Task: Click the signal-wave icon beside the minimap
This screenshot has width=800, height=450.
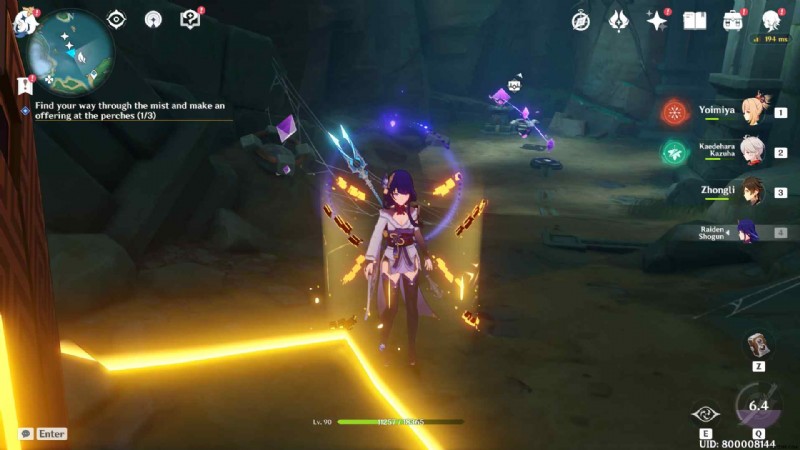Action: 153,19
